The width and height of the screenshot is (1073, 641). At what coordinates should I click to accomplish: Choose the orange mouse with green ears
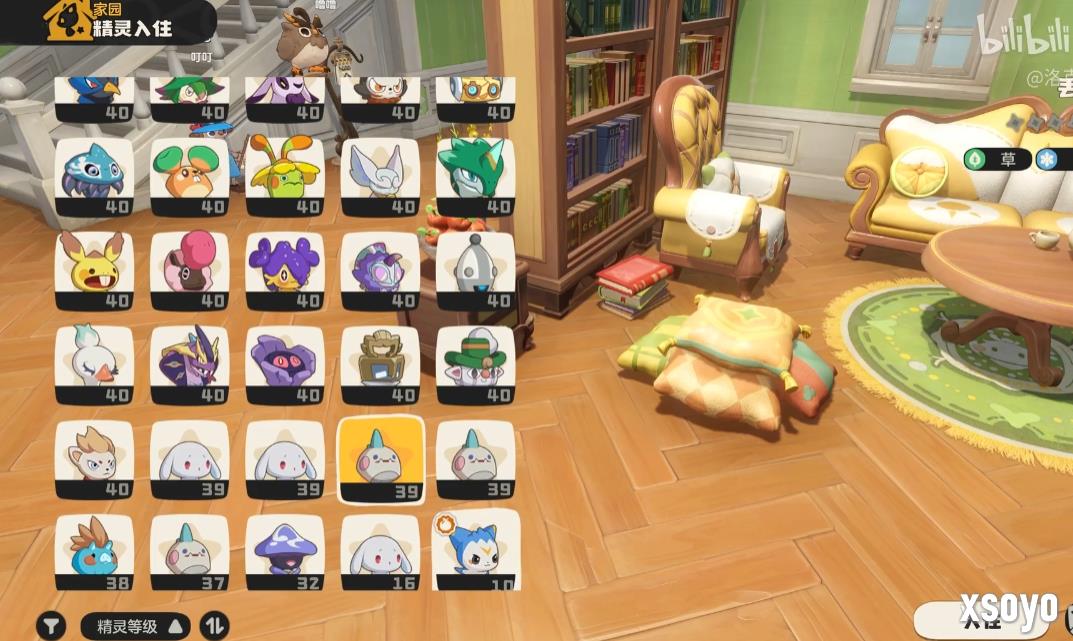click(x=189, y=176)
